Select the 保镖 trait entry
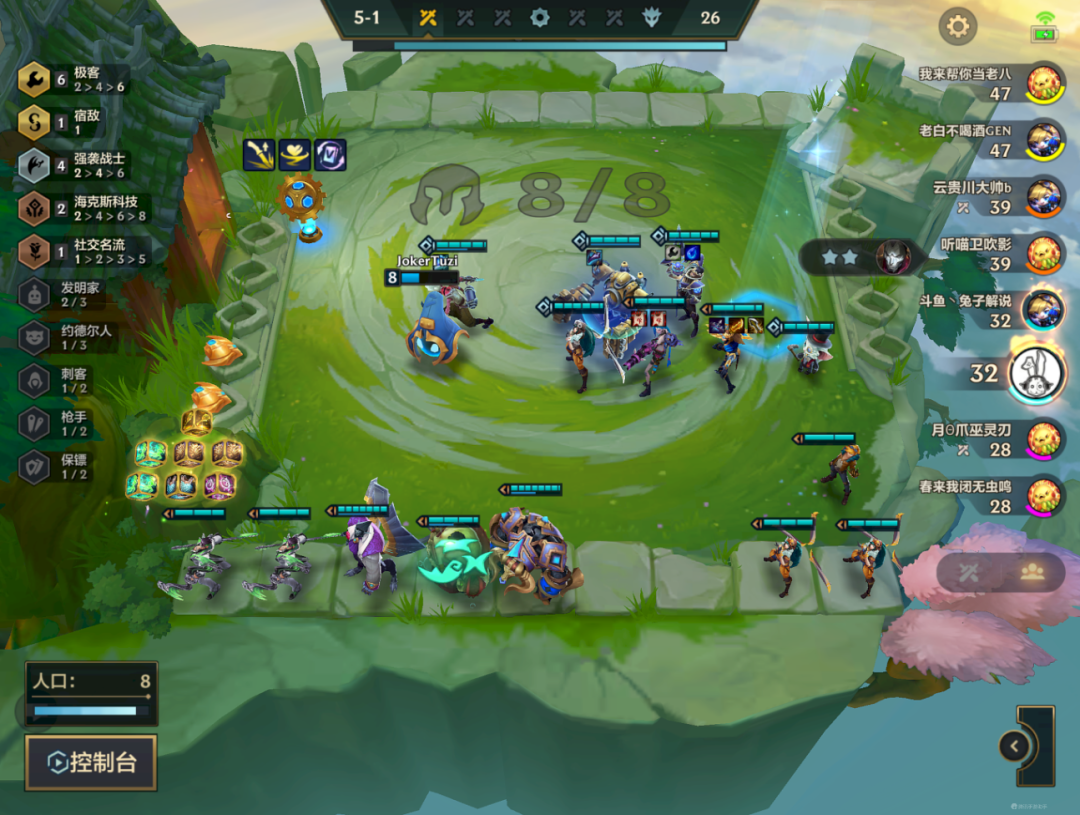The image size is (1080, 815). (x=70, y=466)
